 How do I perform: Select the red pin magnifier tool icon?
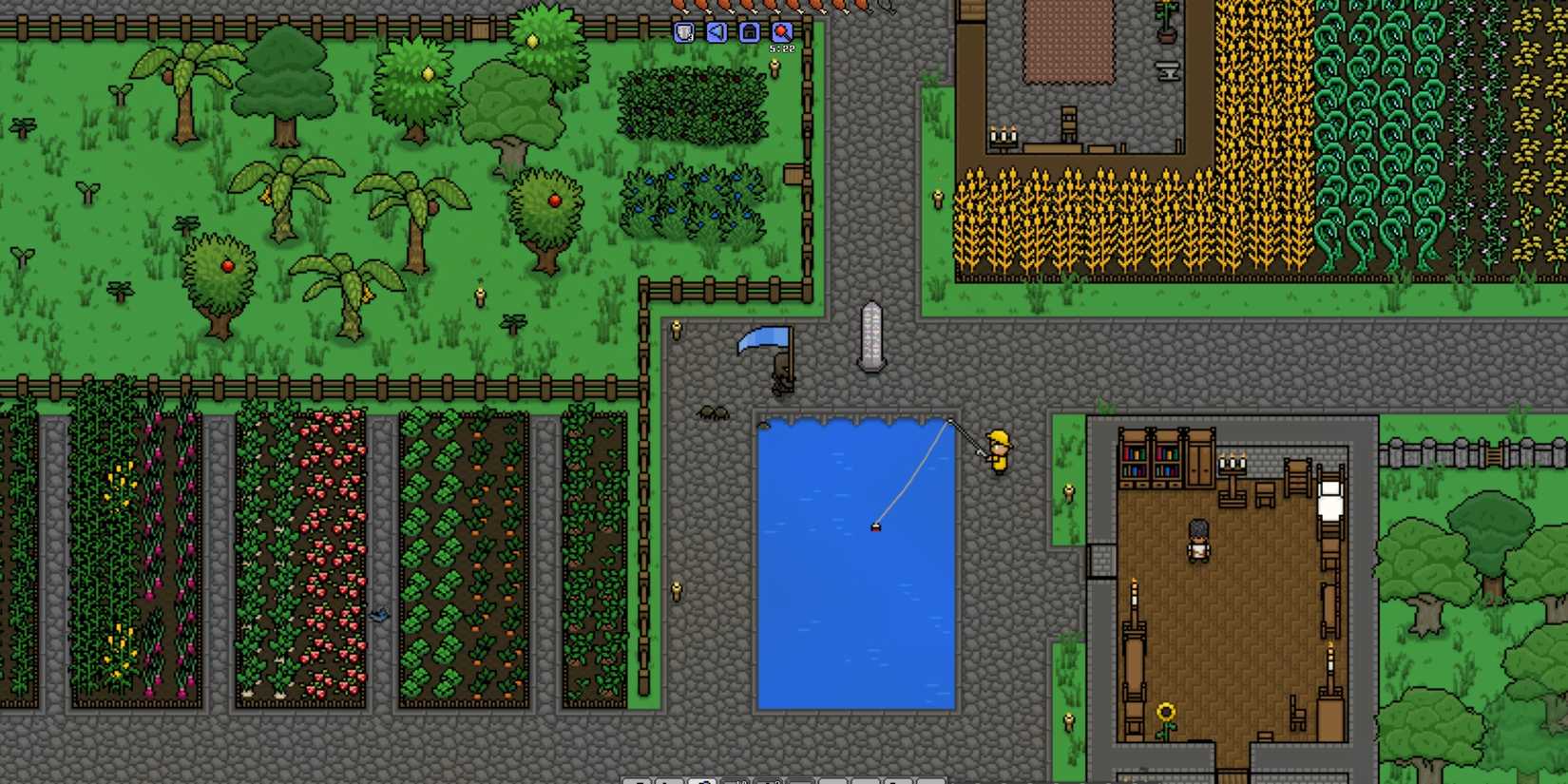click(x=782, y=32)
